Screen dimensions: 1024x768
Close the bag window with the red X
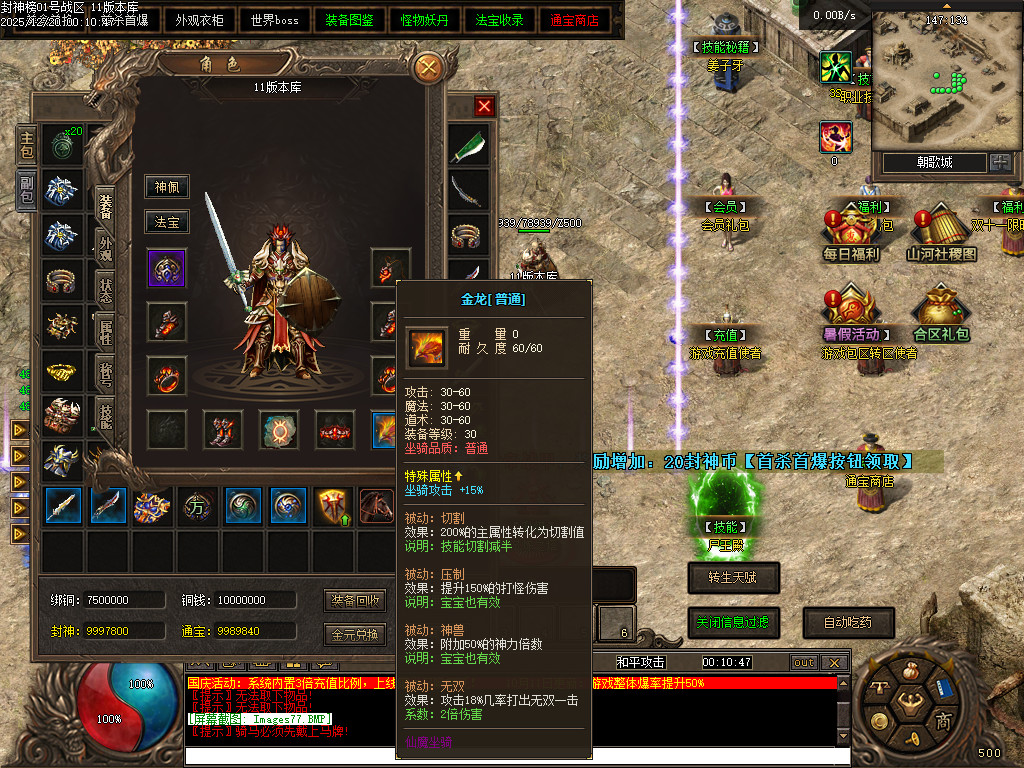pos(485,106)
